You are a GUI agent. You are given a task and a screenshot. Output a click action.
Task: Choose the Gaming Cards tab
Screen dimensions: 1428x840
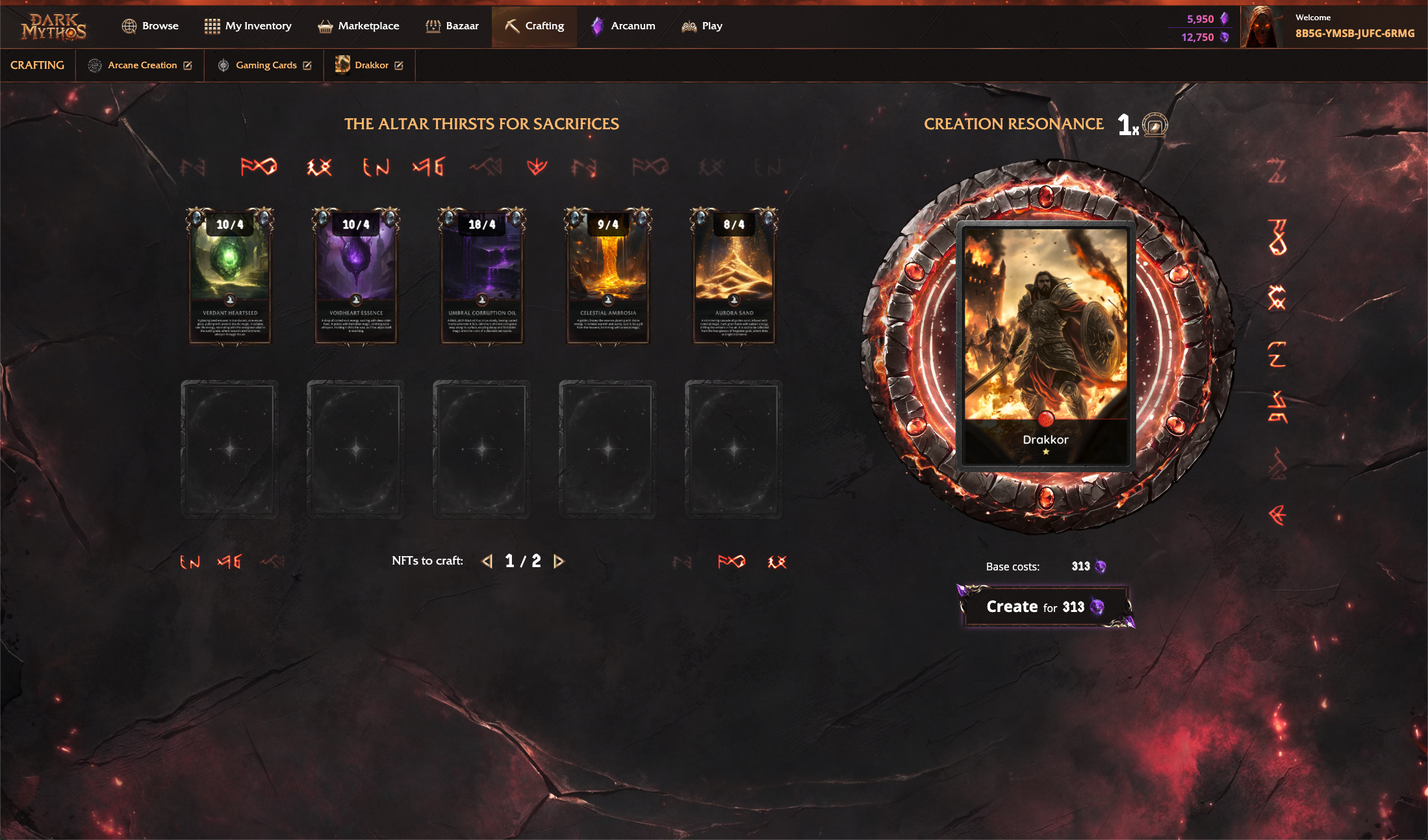[265, 65]
